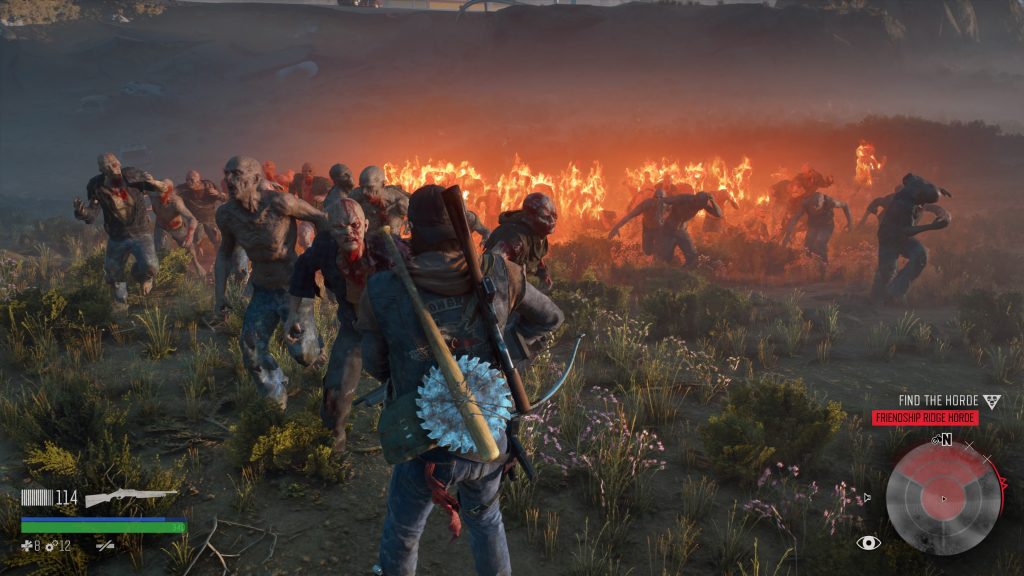Click the horde skull triangle icon
1024x576 pixels.
click(x=991, y=402)
